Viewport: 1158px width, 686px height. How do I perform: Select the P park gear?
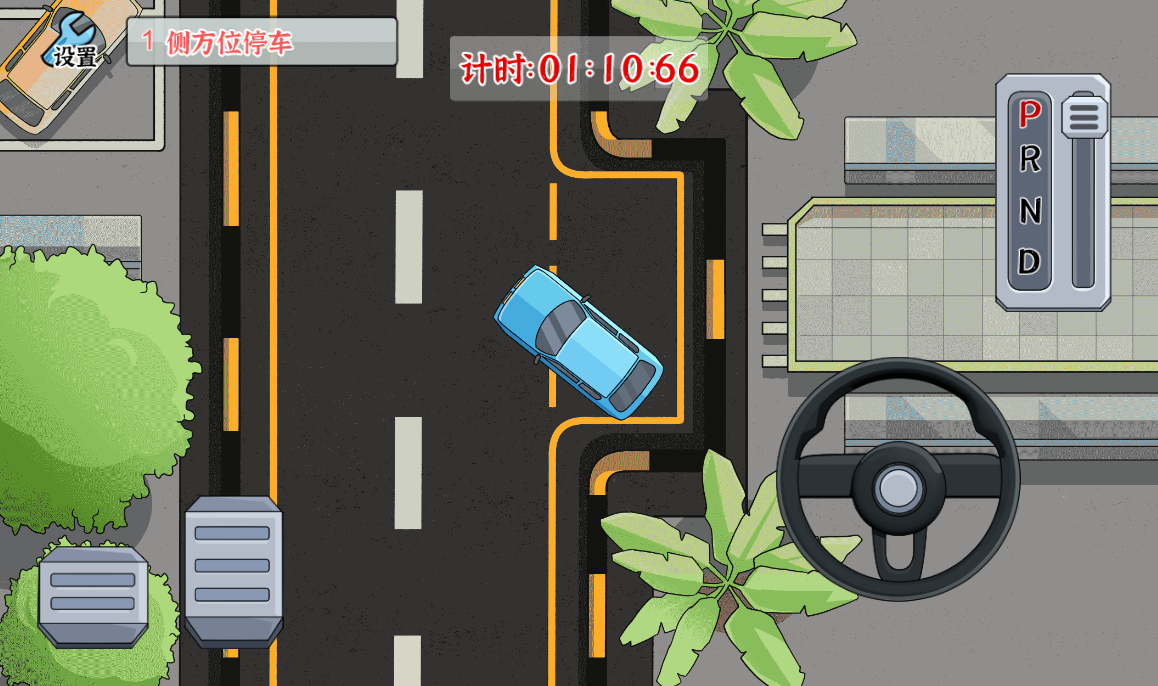tap(1030, 113)
